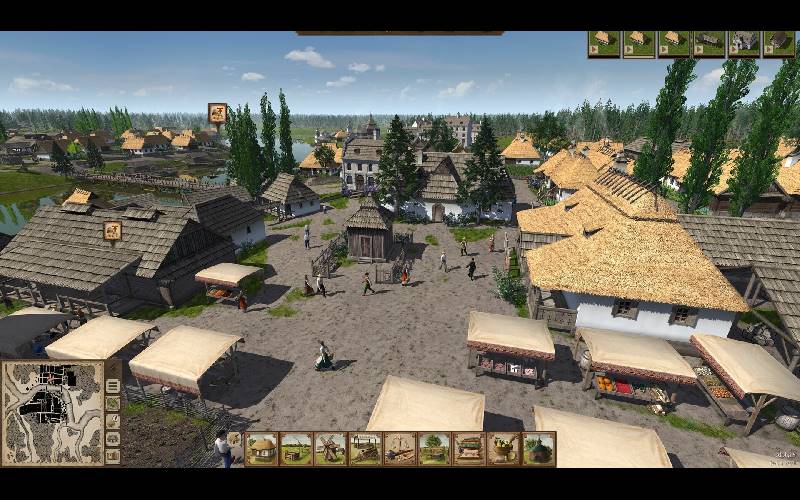Open the market stall build category
Image resolution: width=800 pixels, height=500 pixels.
469,449
